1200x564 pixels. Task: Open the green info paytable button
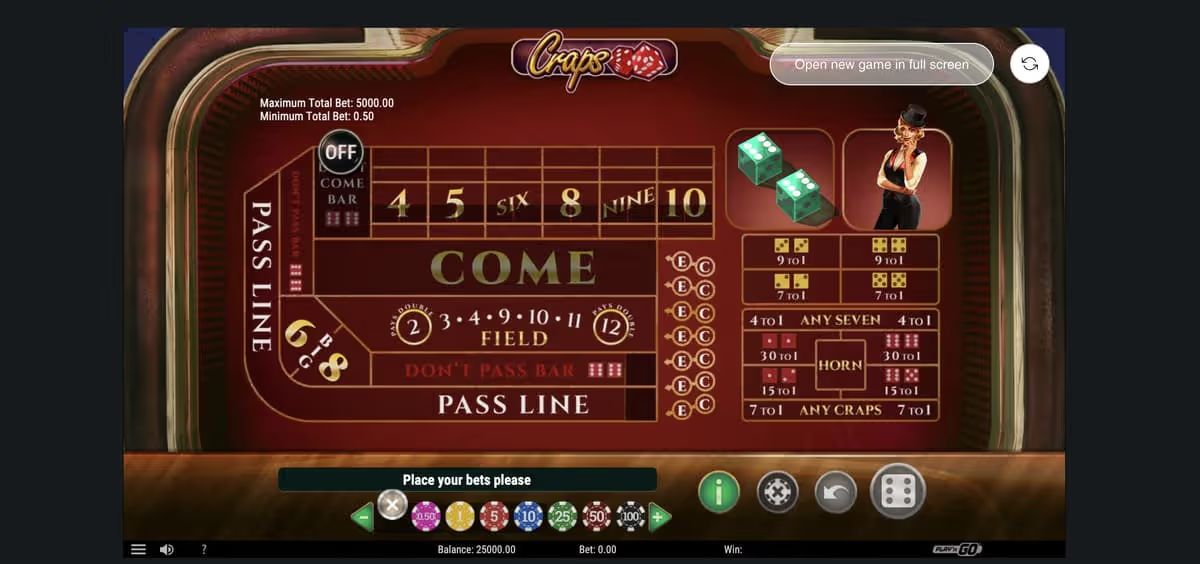pyautogui.click(x=718, y=491)
